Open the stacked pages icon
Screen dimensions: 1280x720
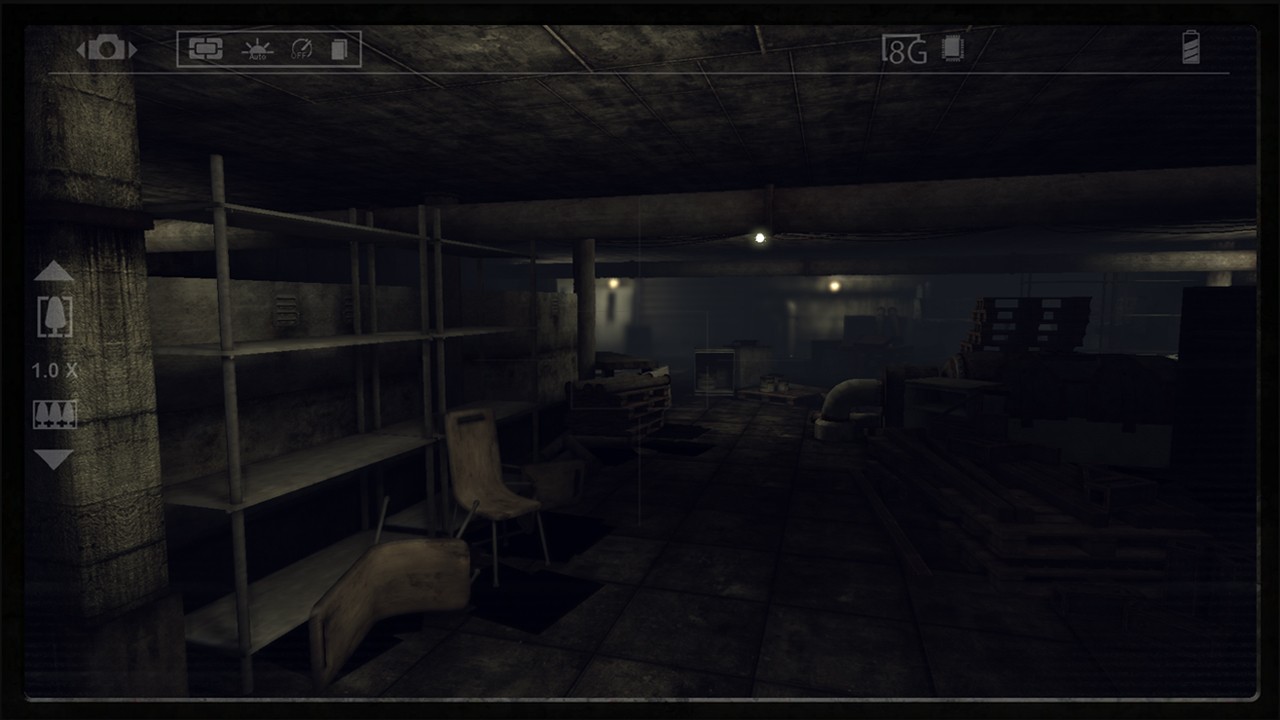[339, 49]
